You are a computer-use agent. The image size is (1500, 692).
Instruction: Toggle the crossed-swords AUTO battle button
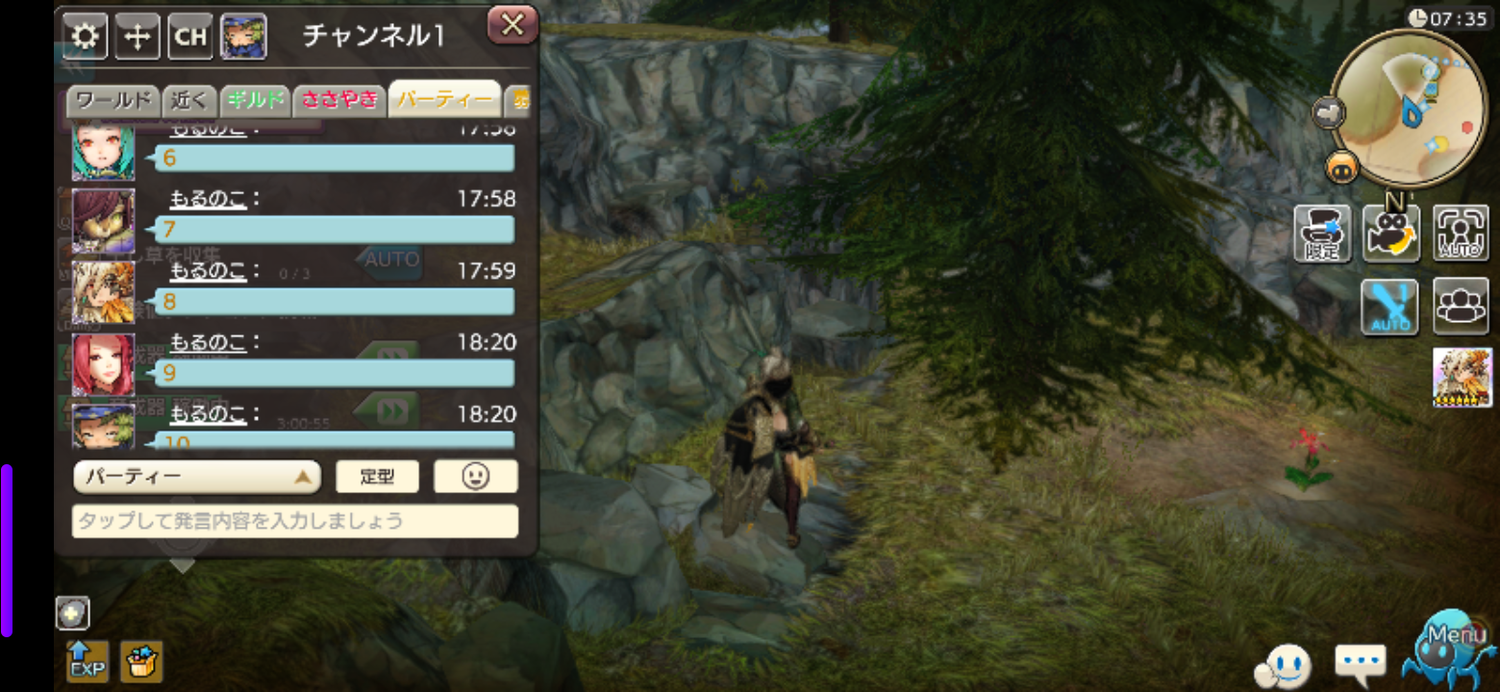coord(1389,306)
